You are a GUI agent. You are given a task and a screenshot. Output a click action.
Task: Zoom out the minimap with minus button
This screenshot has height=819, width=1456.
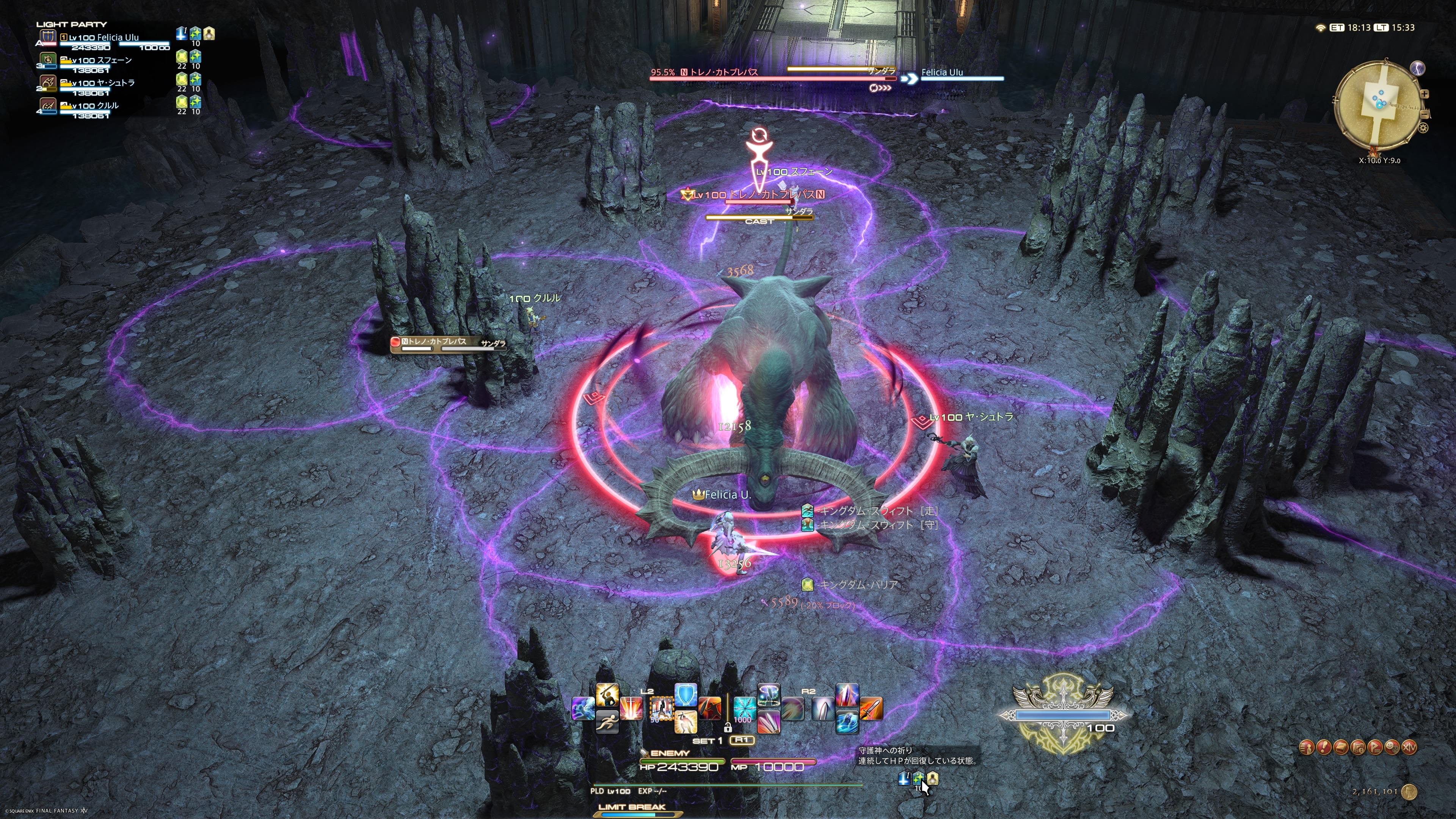coord(1425,115)
